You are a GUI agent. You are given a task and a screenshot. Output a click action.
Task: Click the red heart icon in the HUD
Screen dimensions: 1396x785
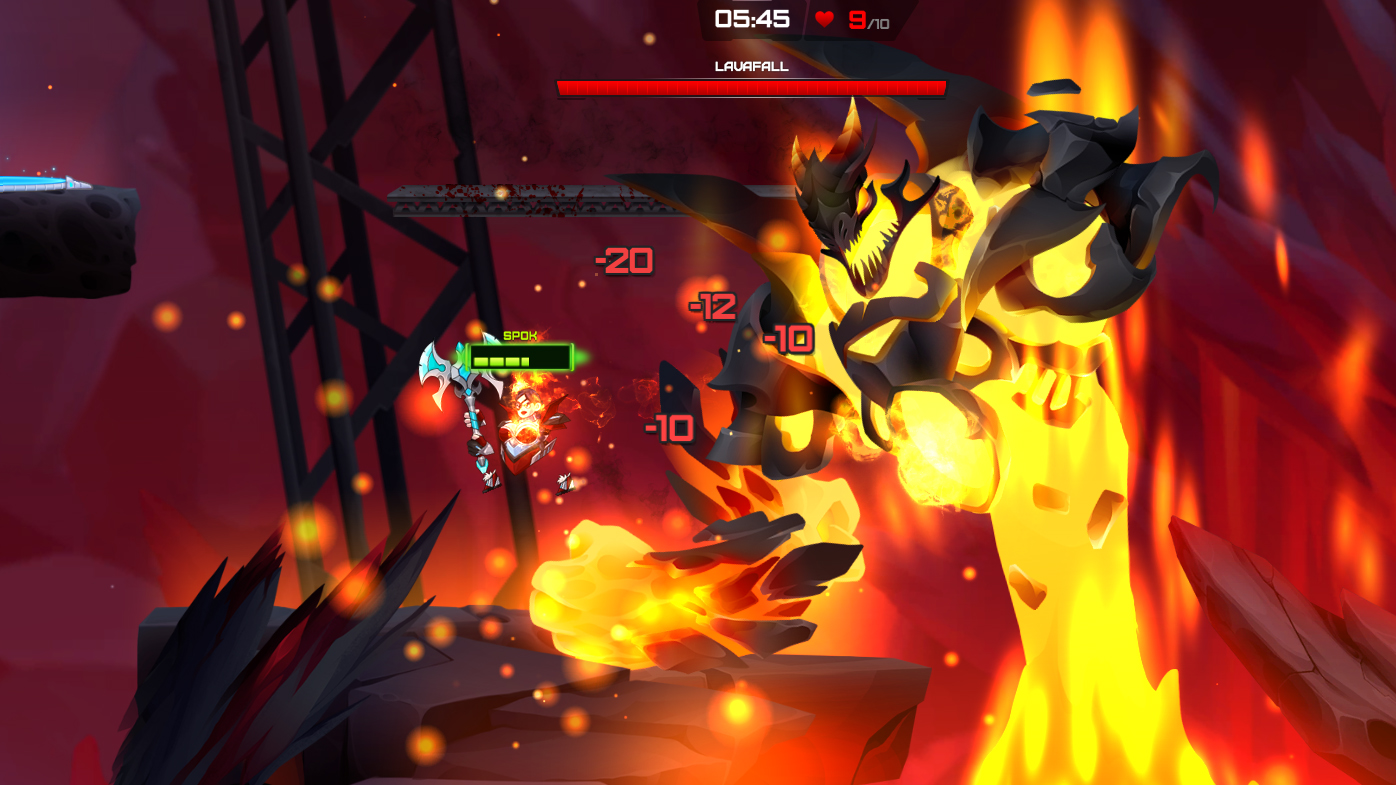tap(823, 18)
